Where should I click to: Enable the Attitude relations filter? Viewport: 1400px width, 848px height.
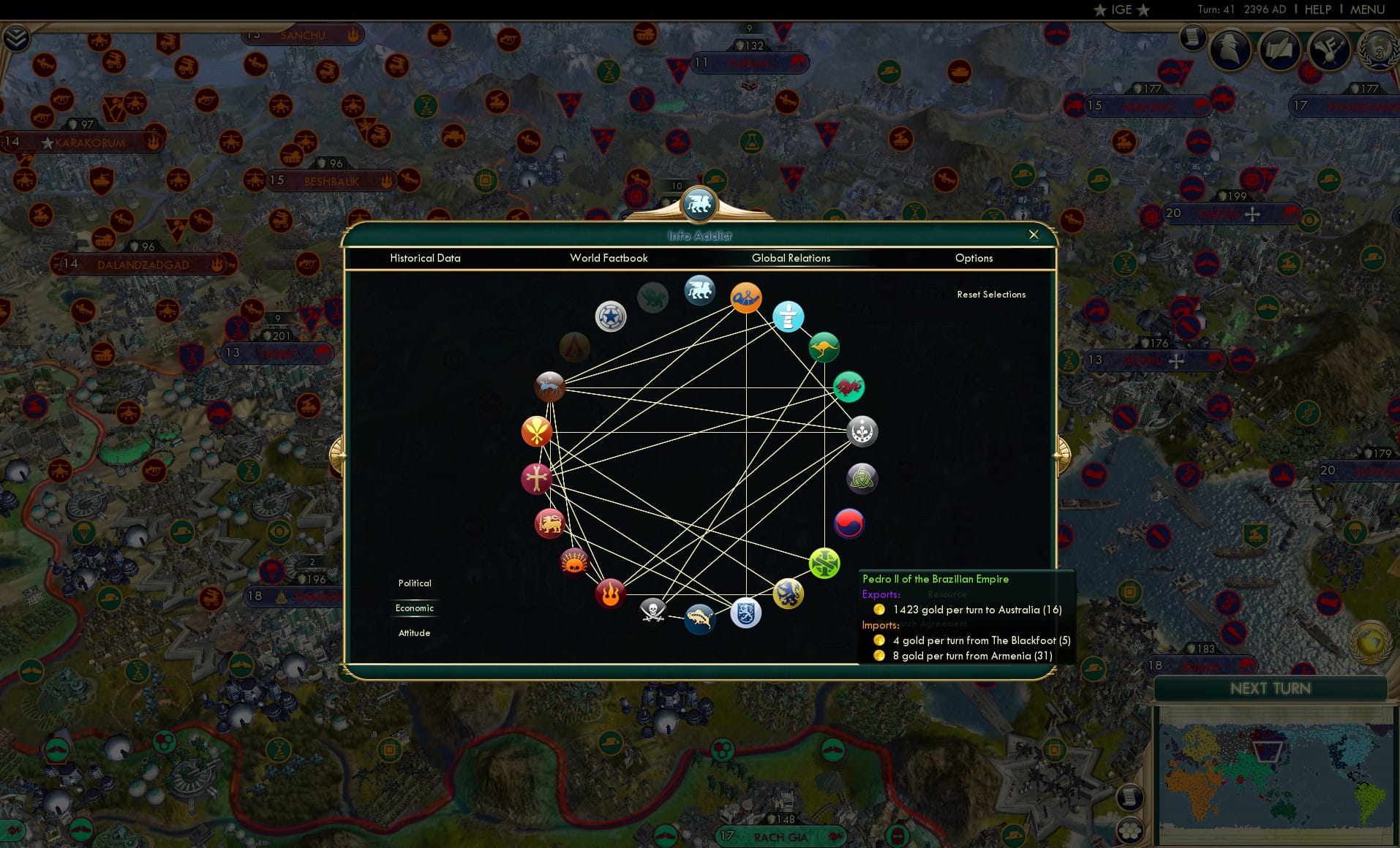[x=414, y=632]
